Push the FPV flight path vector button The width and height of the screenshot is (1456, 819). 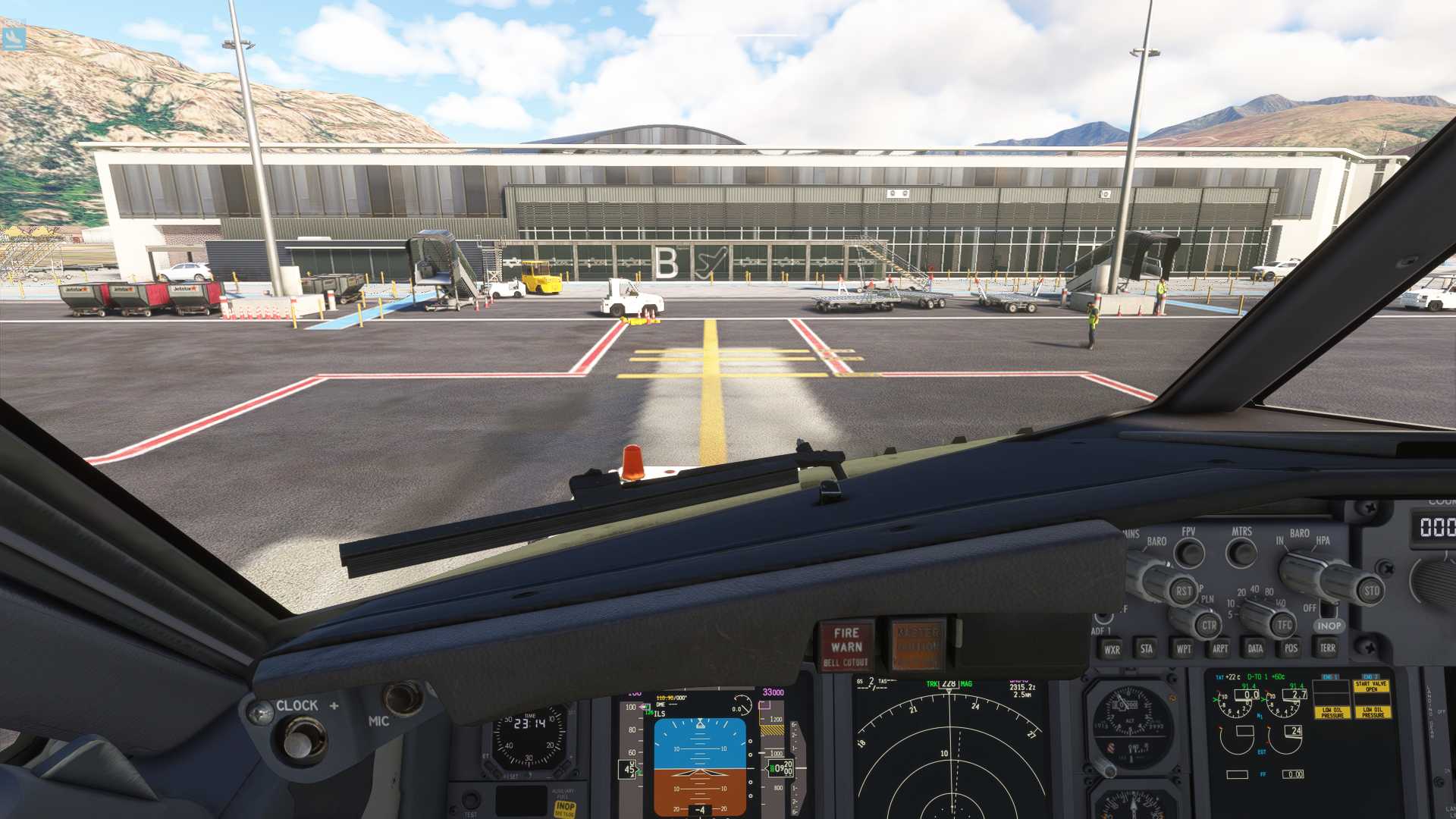click(x=1189, y=553)
